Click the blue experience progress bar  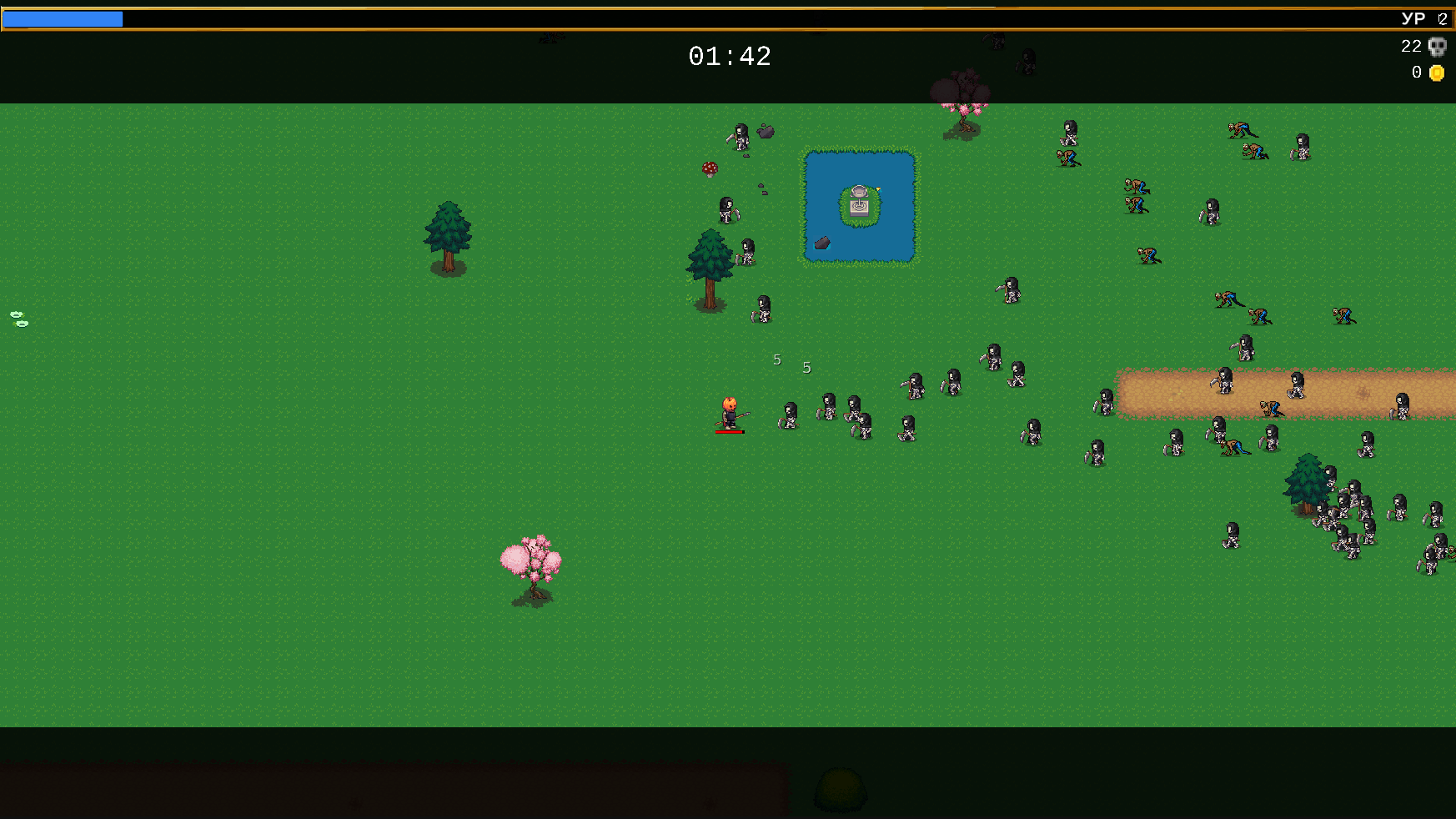click(x=63, y=18)
